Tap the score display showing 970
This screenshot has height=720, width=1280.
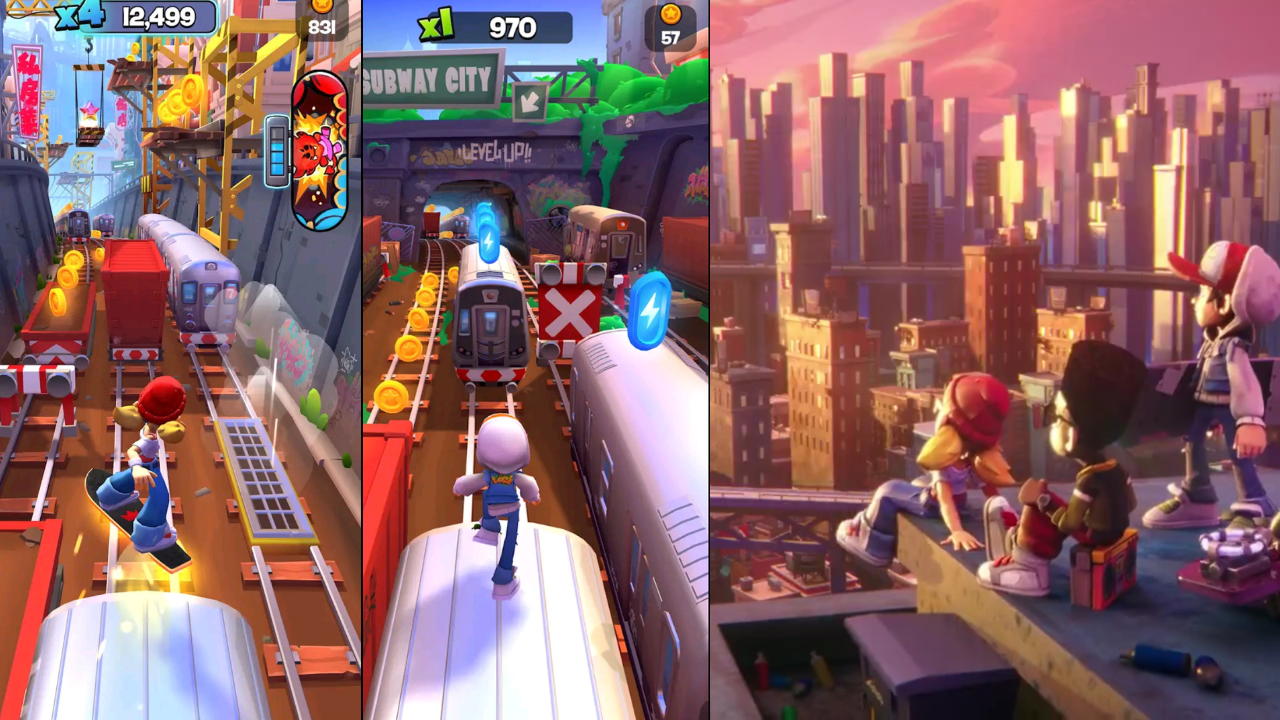point(511,28)
